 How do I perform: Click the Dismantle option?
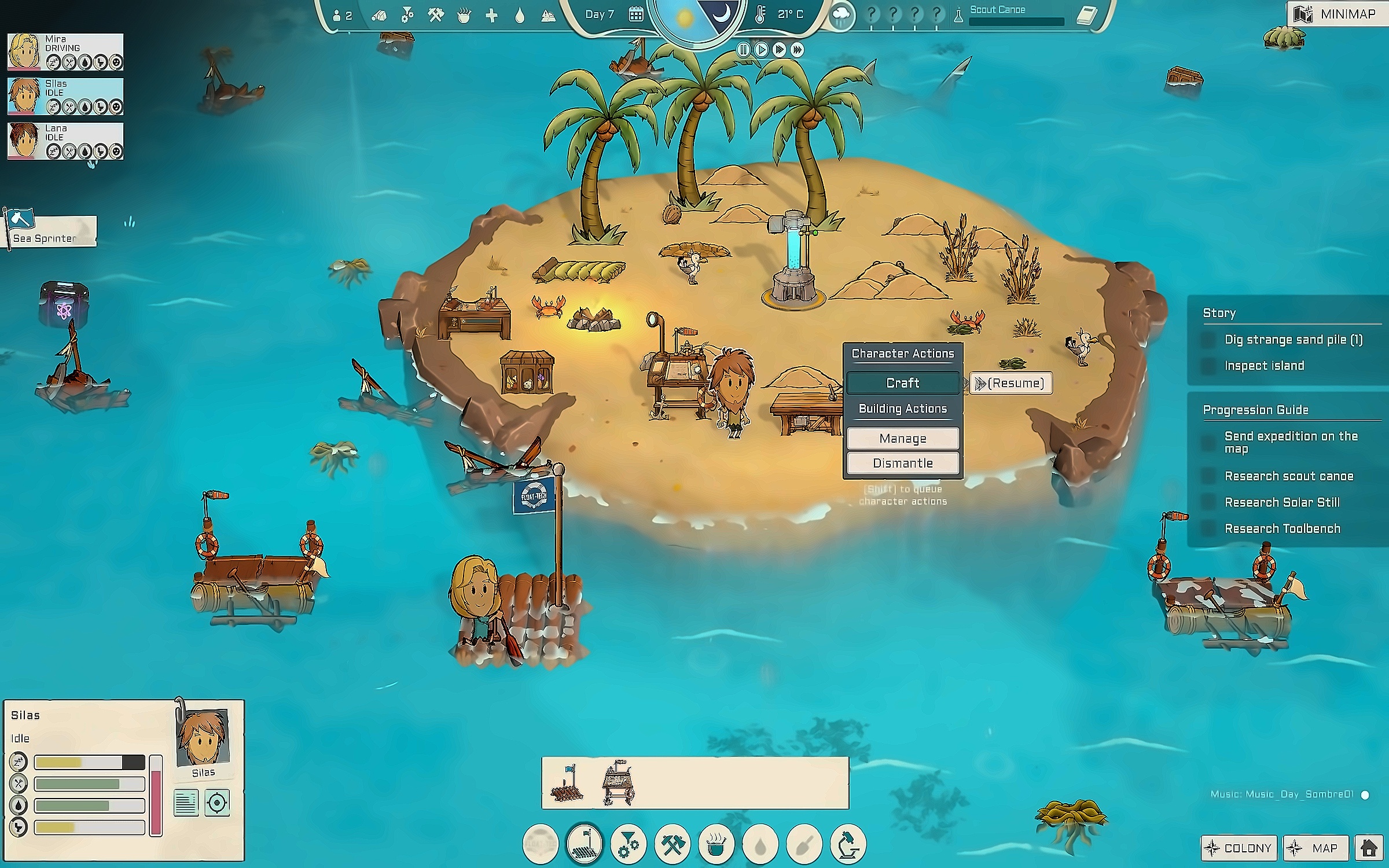(902, 463)
